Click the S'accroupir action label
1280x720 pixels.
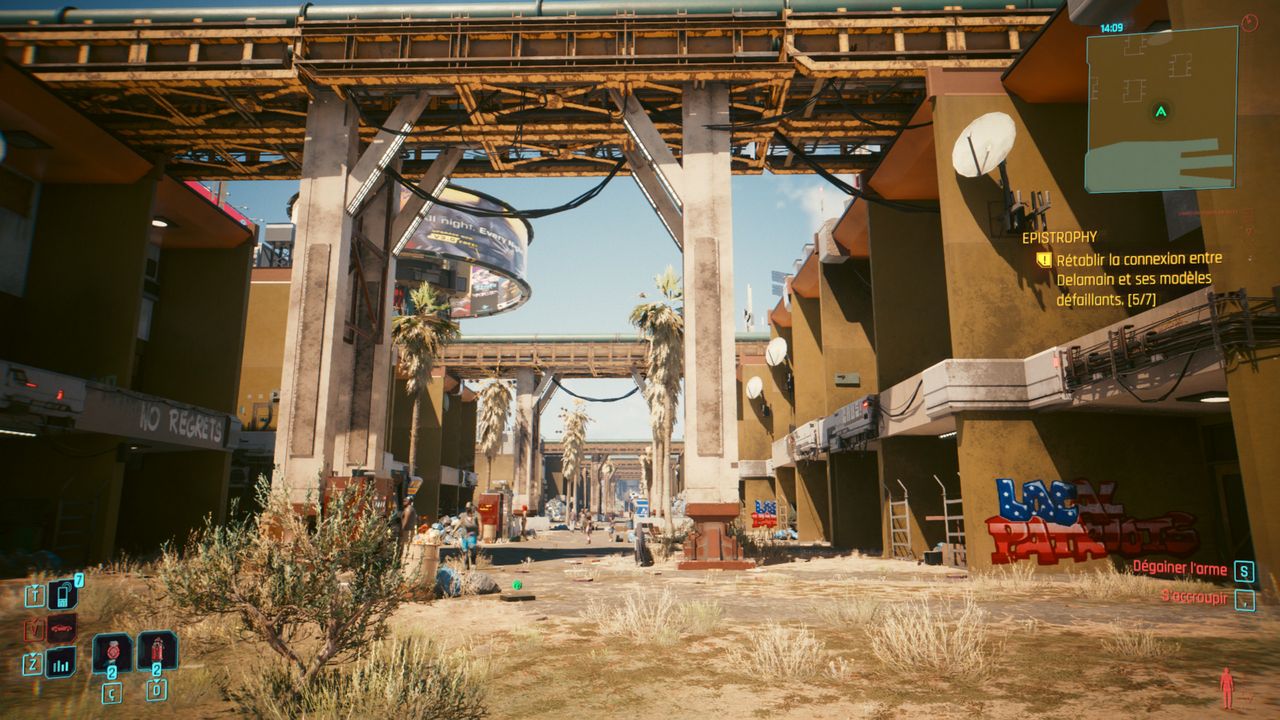click(x=1193, y=596)
